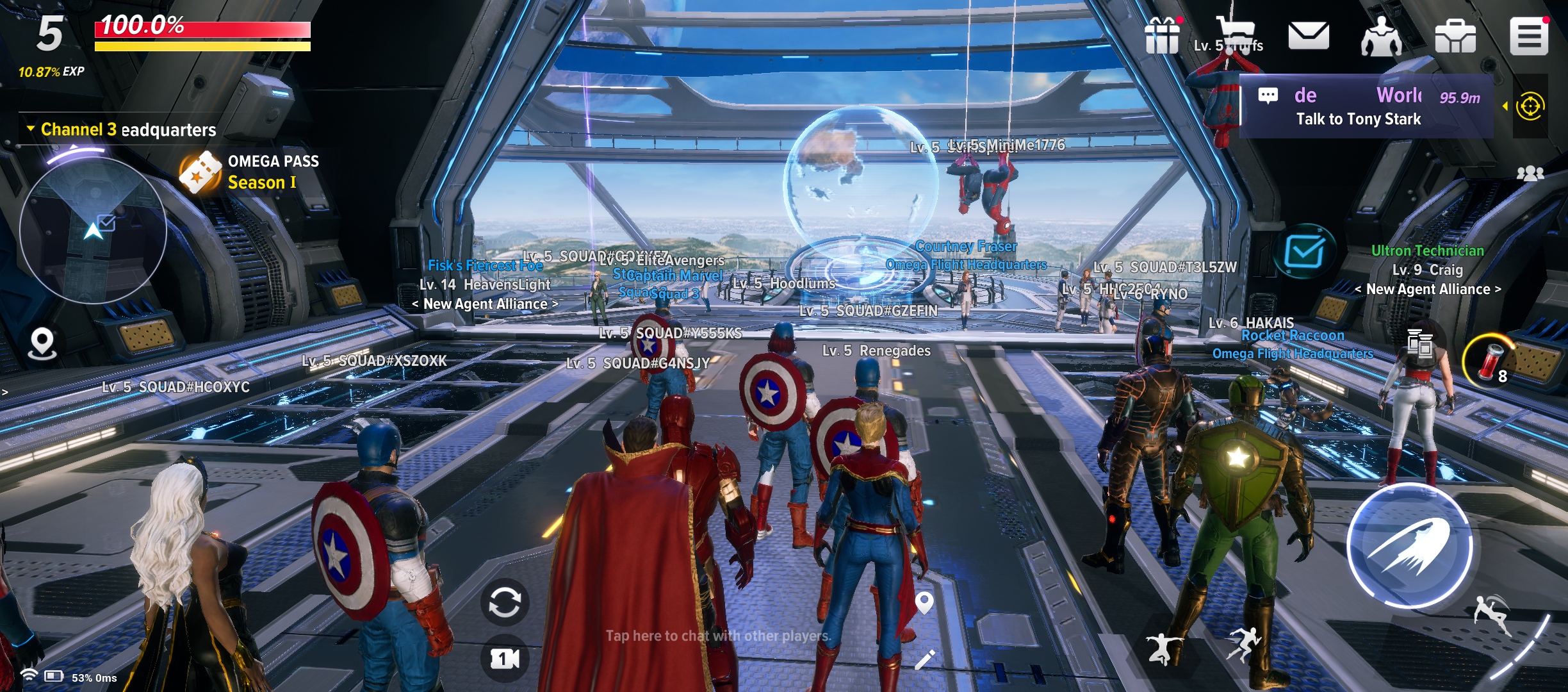Open the Omega Pass Season I
Image resolution: width=1568 pixels, height=692 pixels.
click(x=250, y=172)
